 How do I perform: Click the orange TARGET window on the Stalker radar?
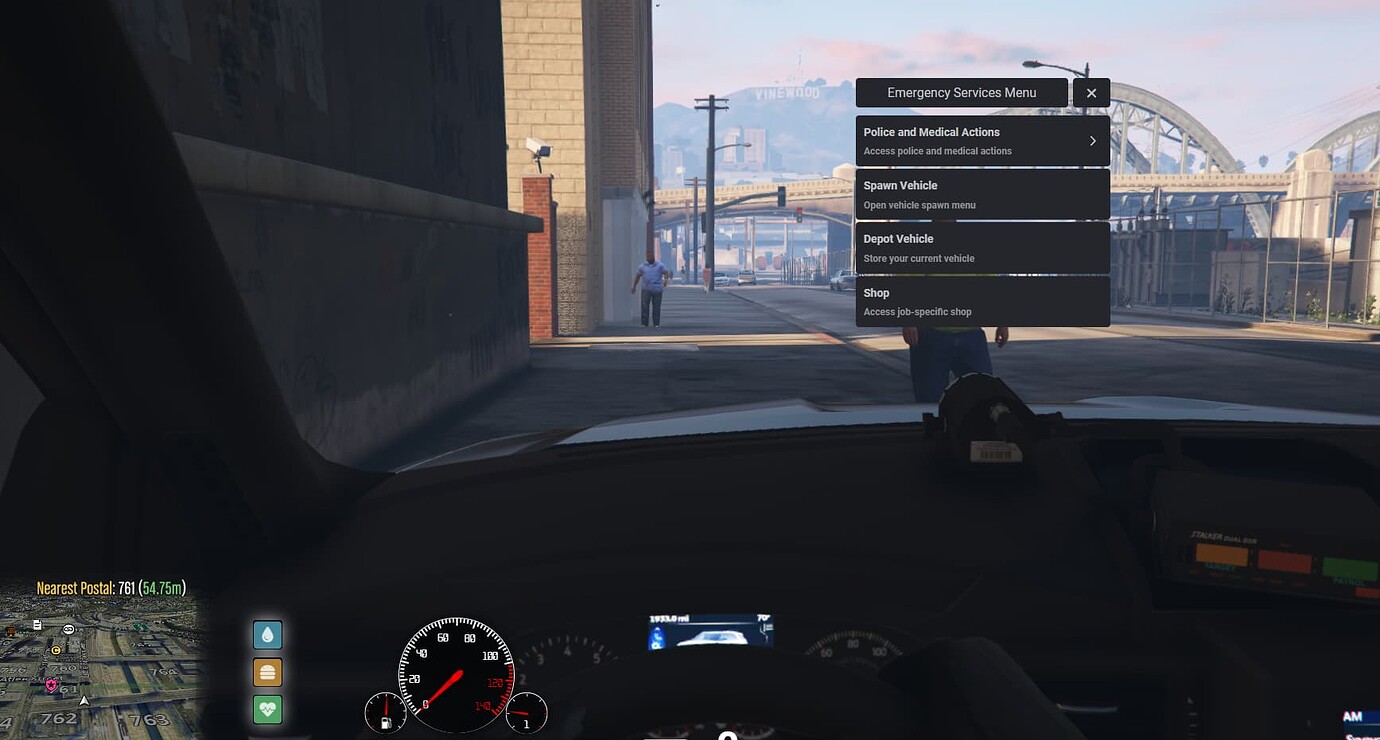(1222, 555)
